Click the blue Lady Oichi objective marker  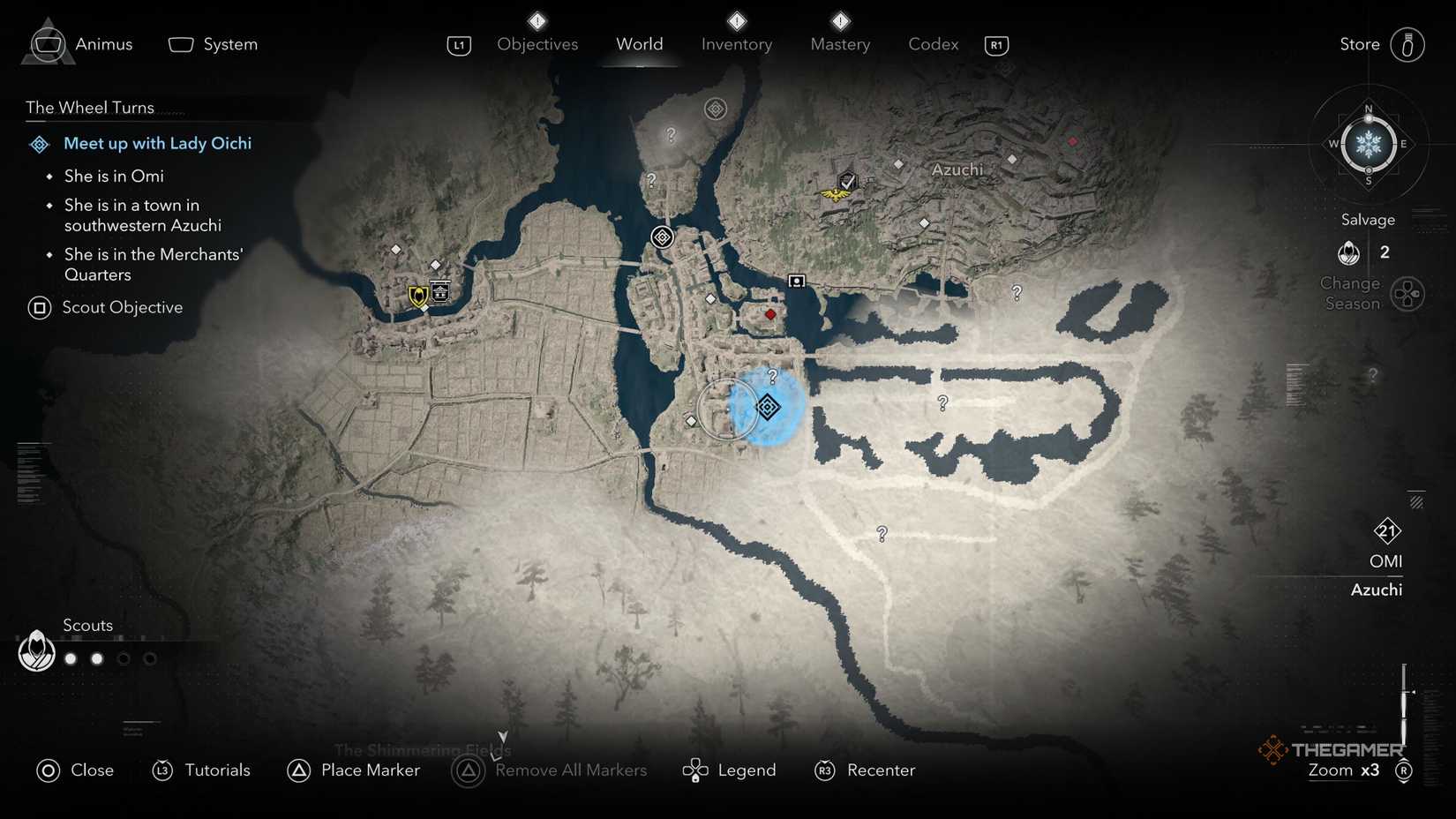768,408
